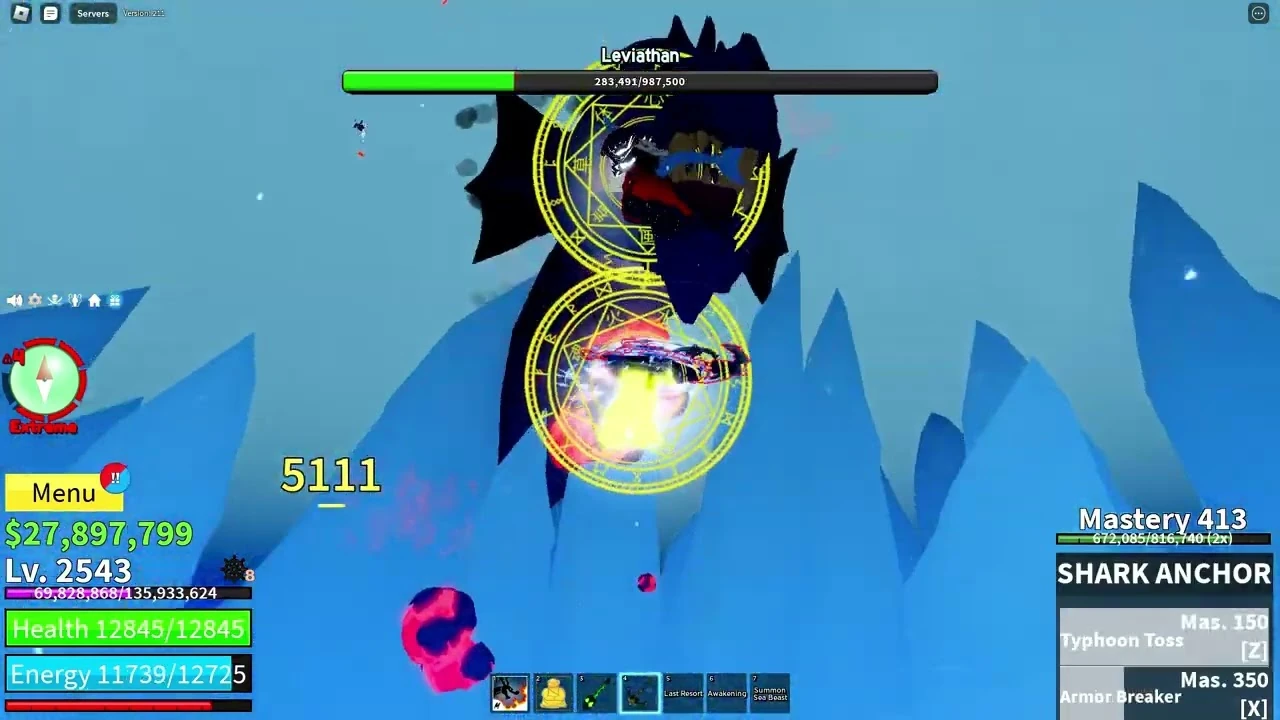Mute the game sound icon

pos(13,300)
